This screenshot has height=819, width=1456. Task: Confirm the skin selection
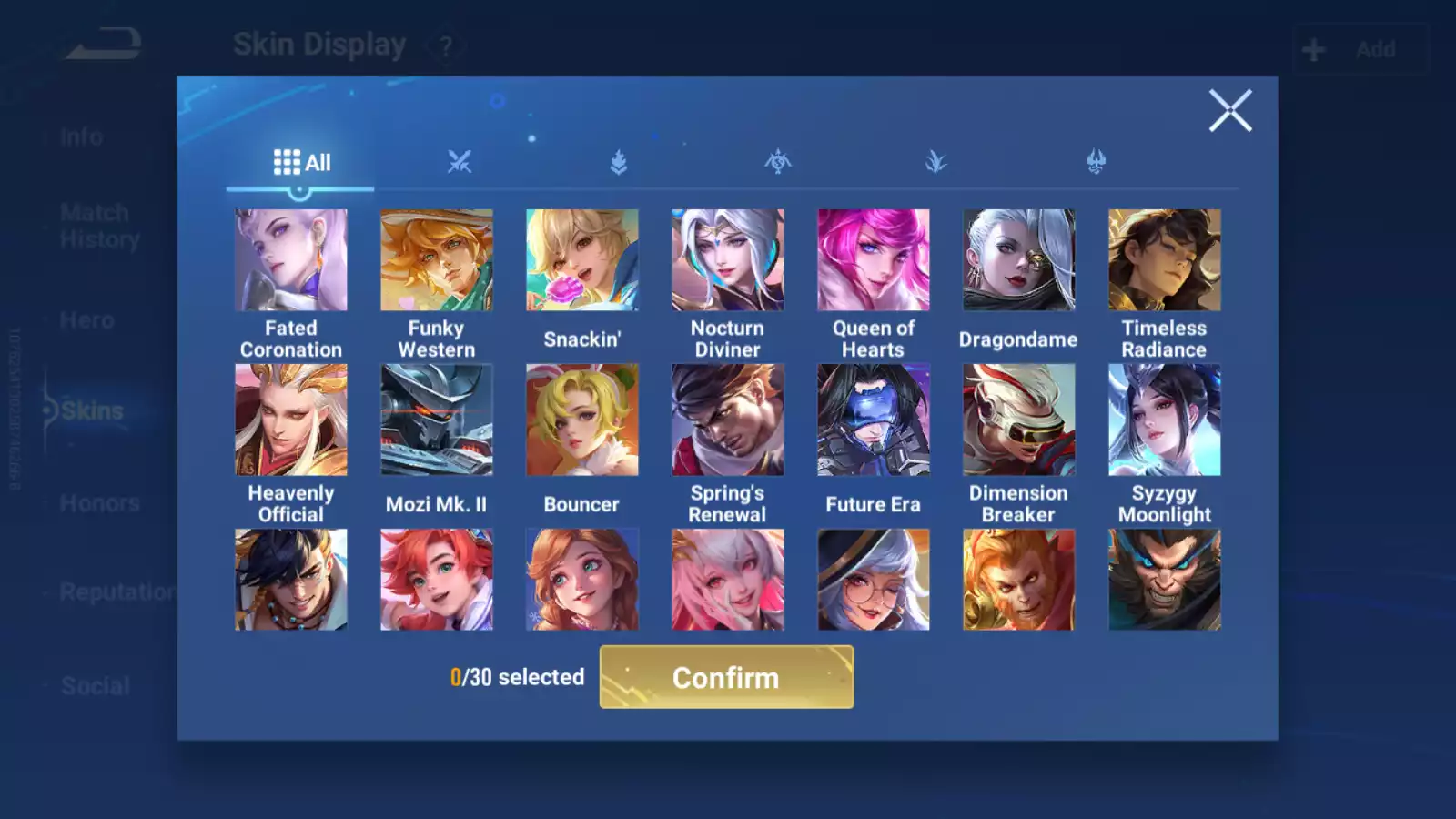pyautogui.click(x=726, y=677)
